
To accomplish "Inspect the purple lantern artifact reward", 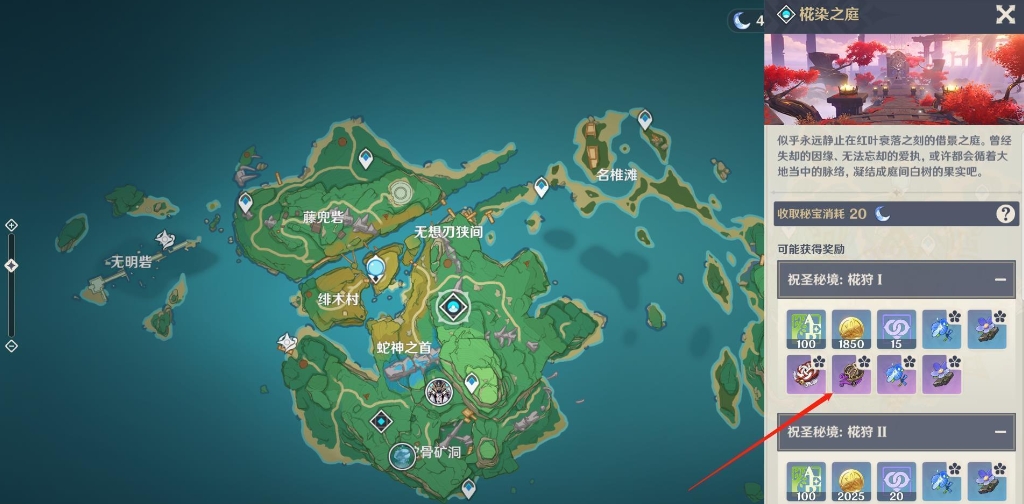I will (x=851, y=374).
